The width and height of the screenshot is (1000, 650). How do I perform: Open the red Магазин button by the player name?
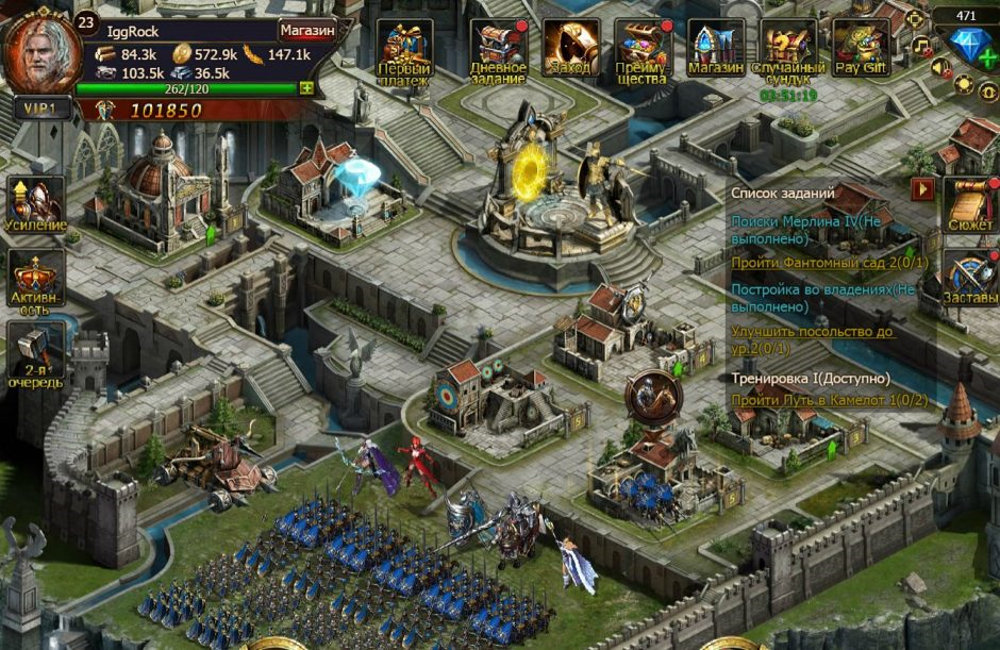[307, 30]
